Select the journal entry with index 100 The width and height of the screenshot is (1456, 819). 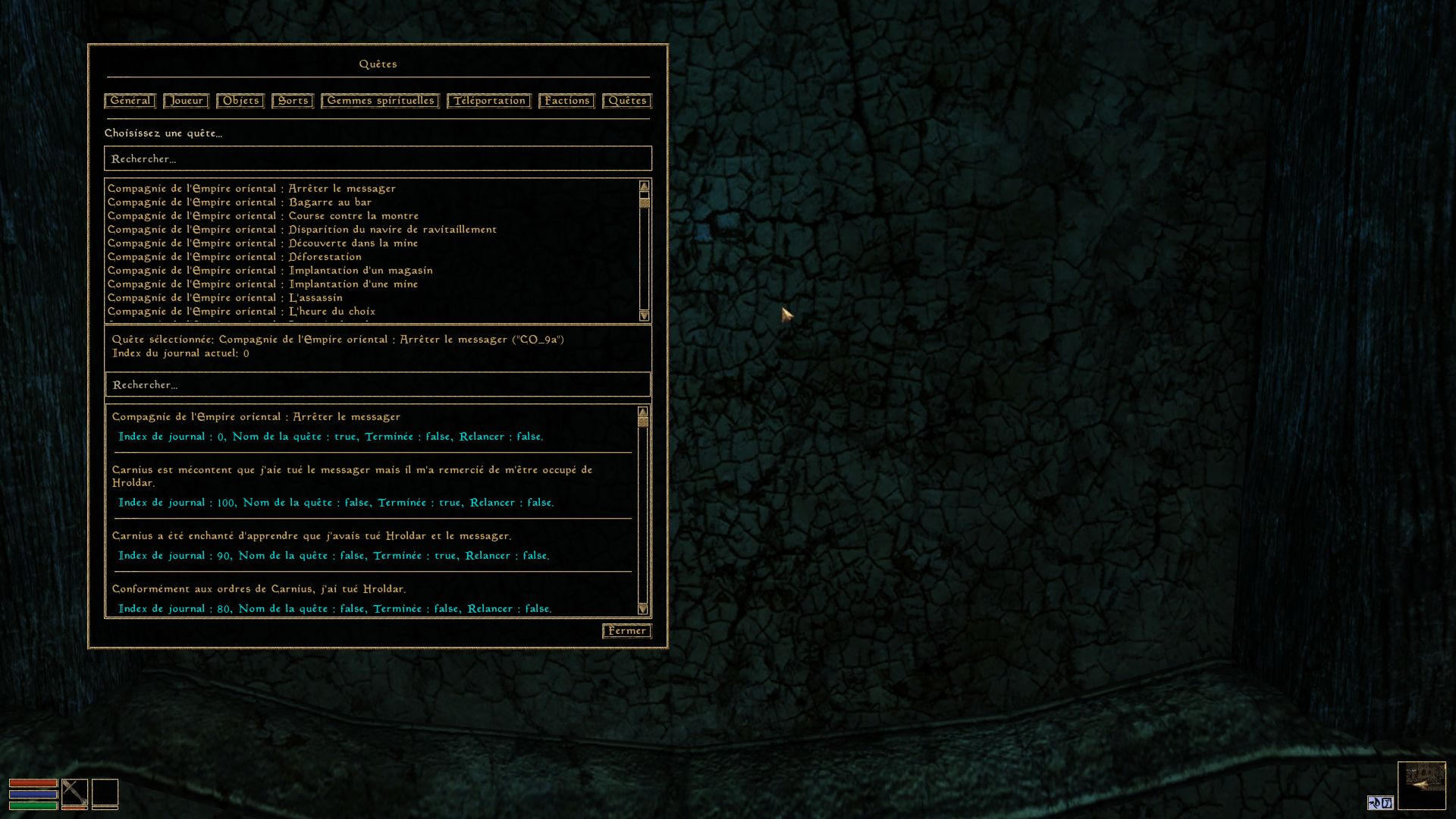(336, 503)
